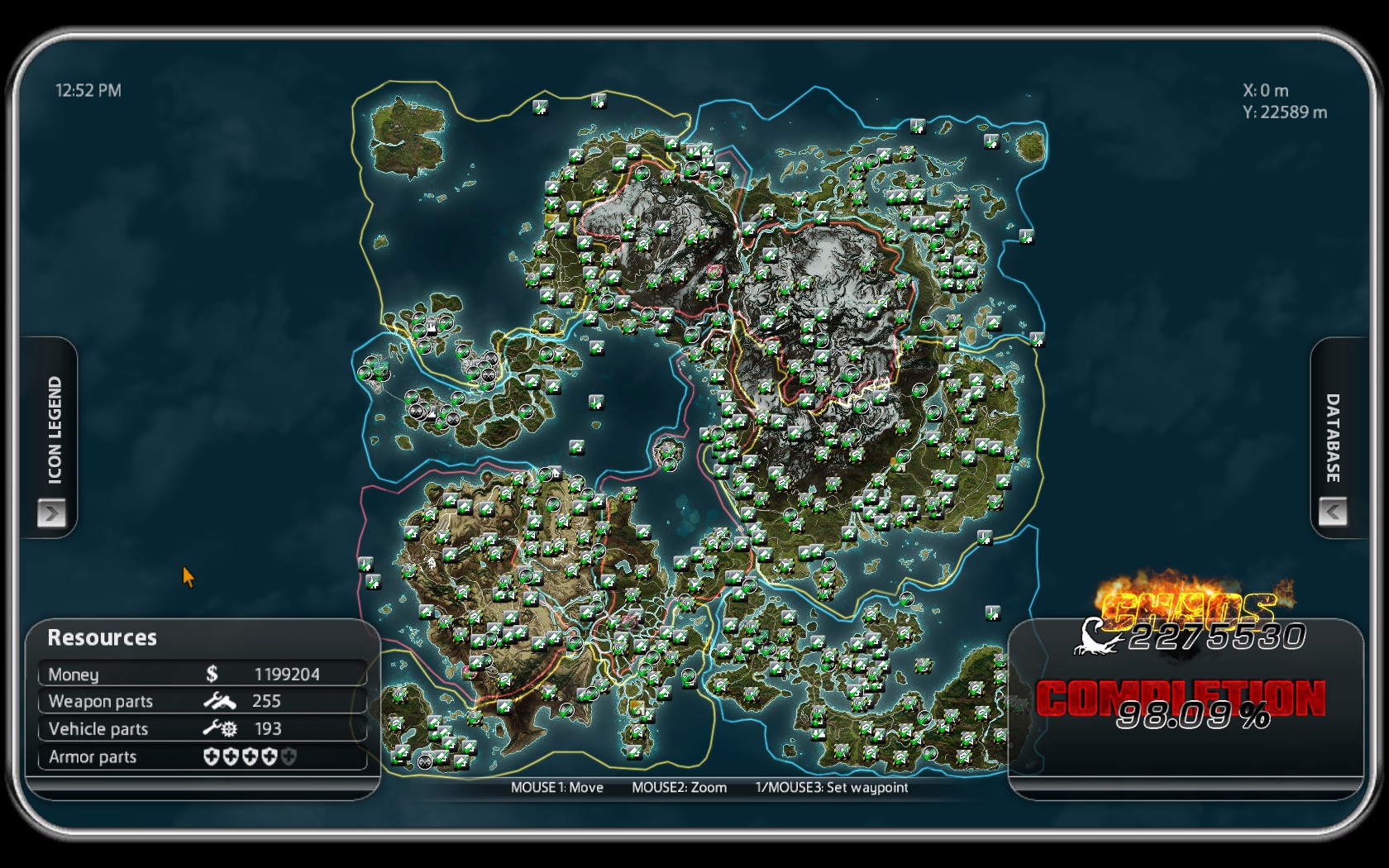Click the dollar sign icon next to Money

click(212, 674)
